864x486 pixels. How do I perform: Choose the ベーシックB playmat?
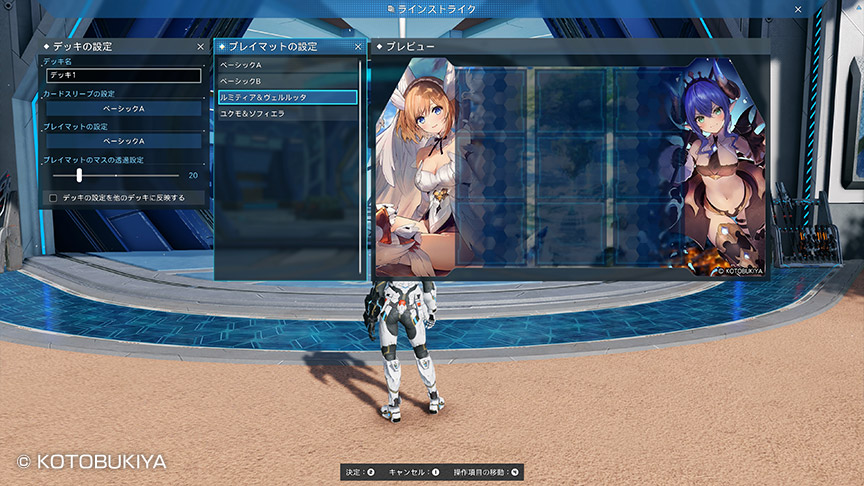pos(287,81)
